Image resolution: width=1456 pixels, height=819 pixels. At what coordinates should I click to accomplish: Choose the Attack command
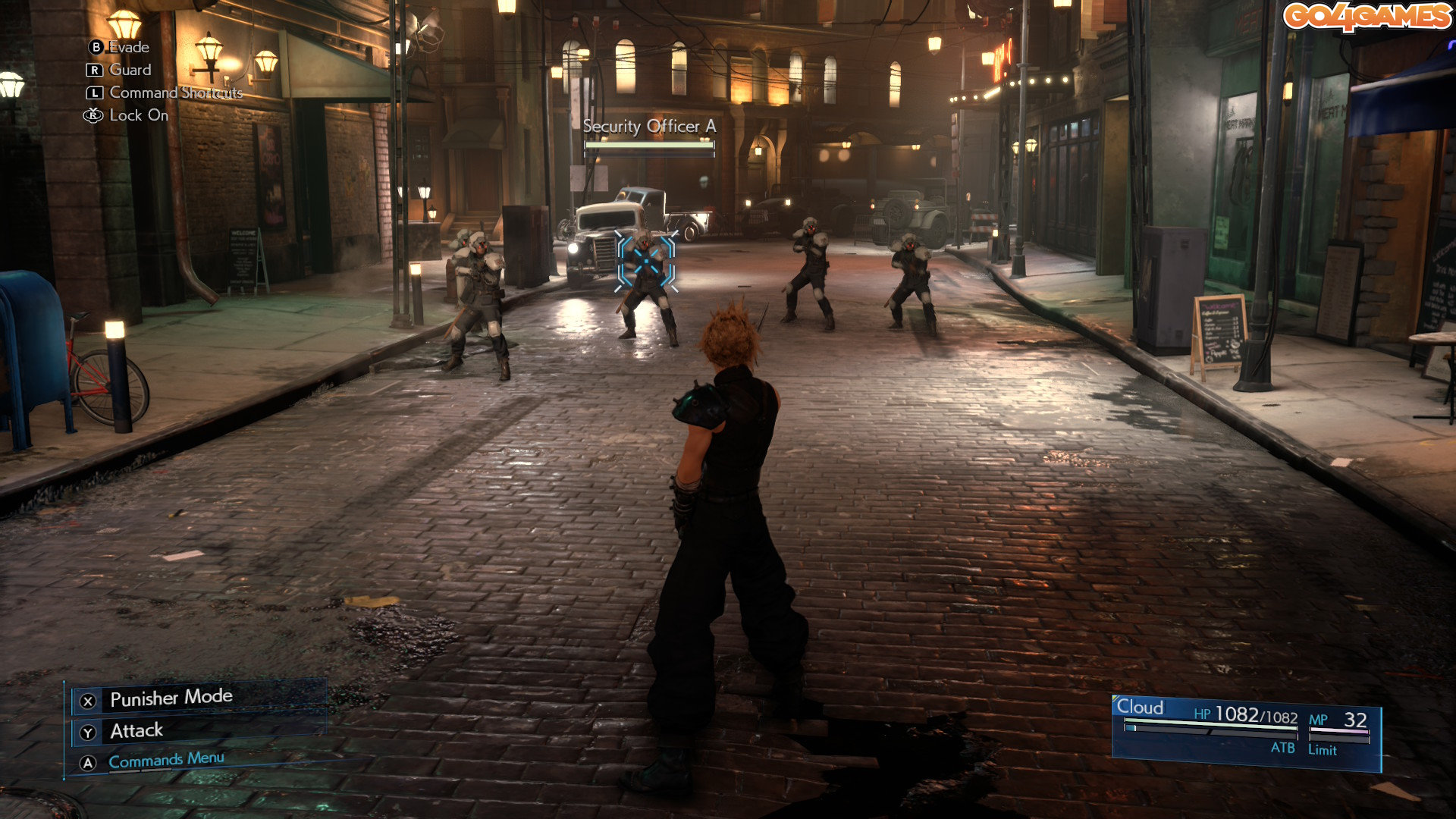click(136, 731)
